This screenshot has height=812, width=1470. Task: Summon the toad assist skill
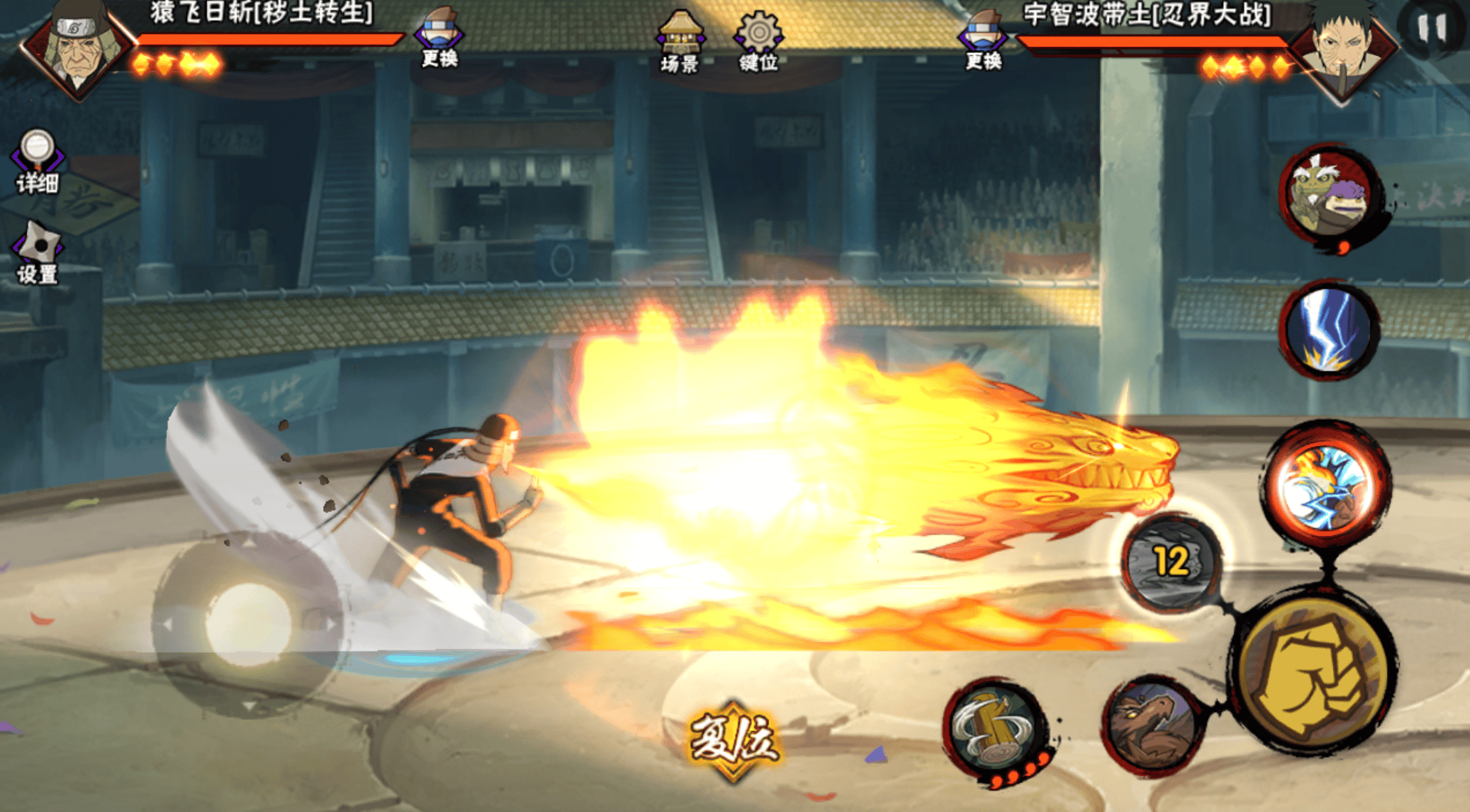tap(1328, 195)
